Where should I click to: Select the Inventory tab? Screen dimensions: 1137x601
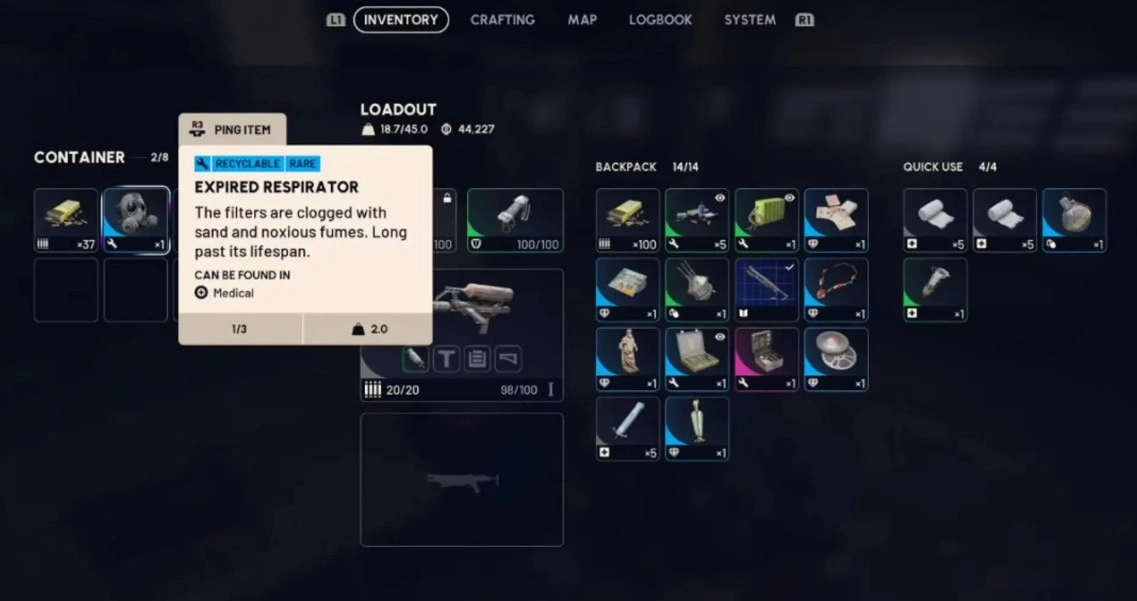point(400,20)
